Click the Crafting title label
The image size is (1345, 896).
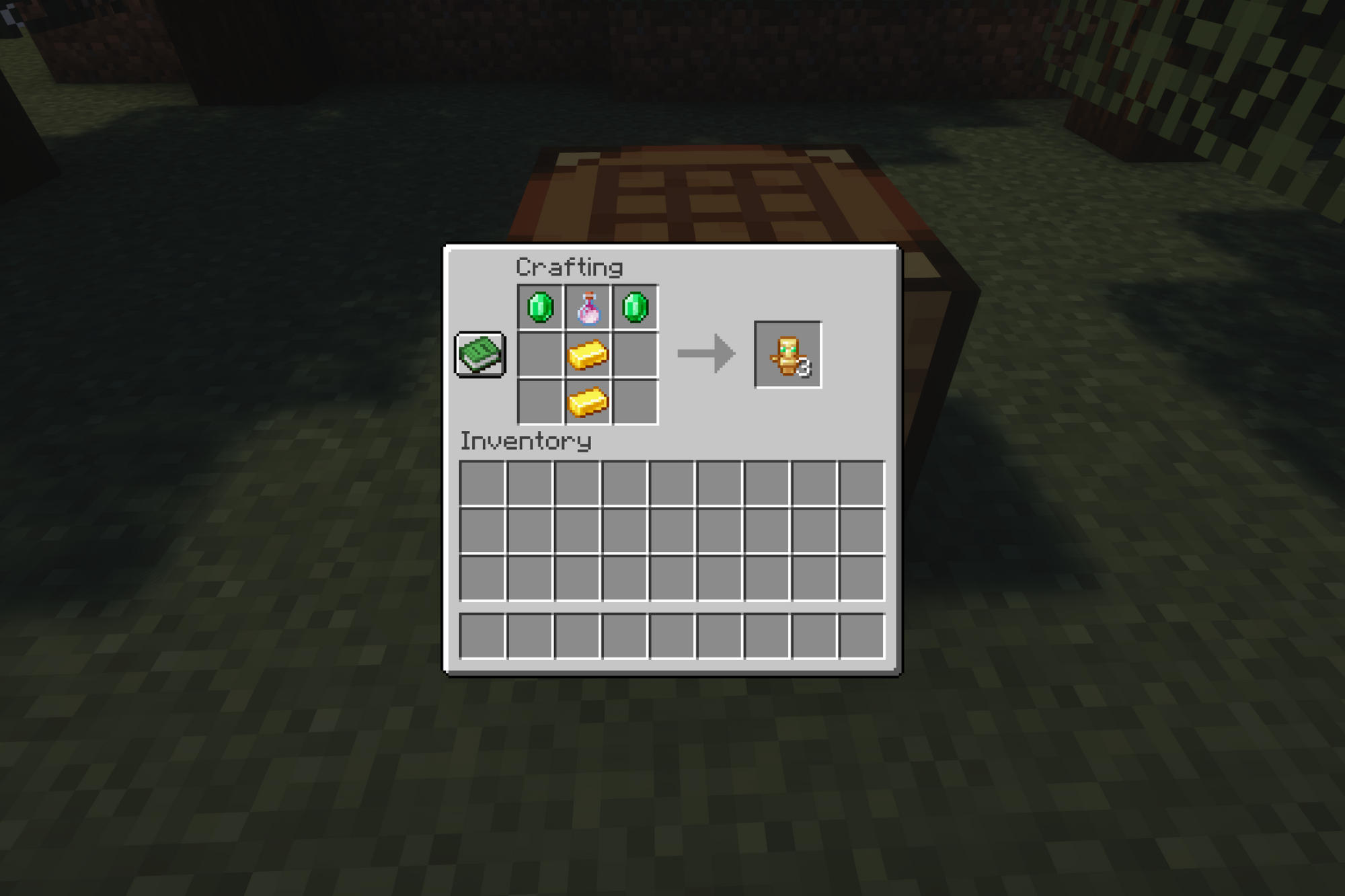(x=568, y=266)
